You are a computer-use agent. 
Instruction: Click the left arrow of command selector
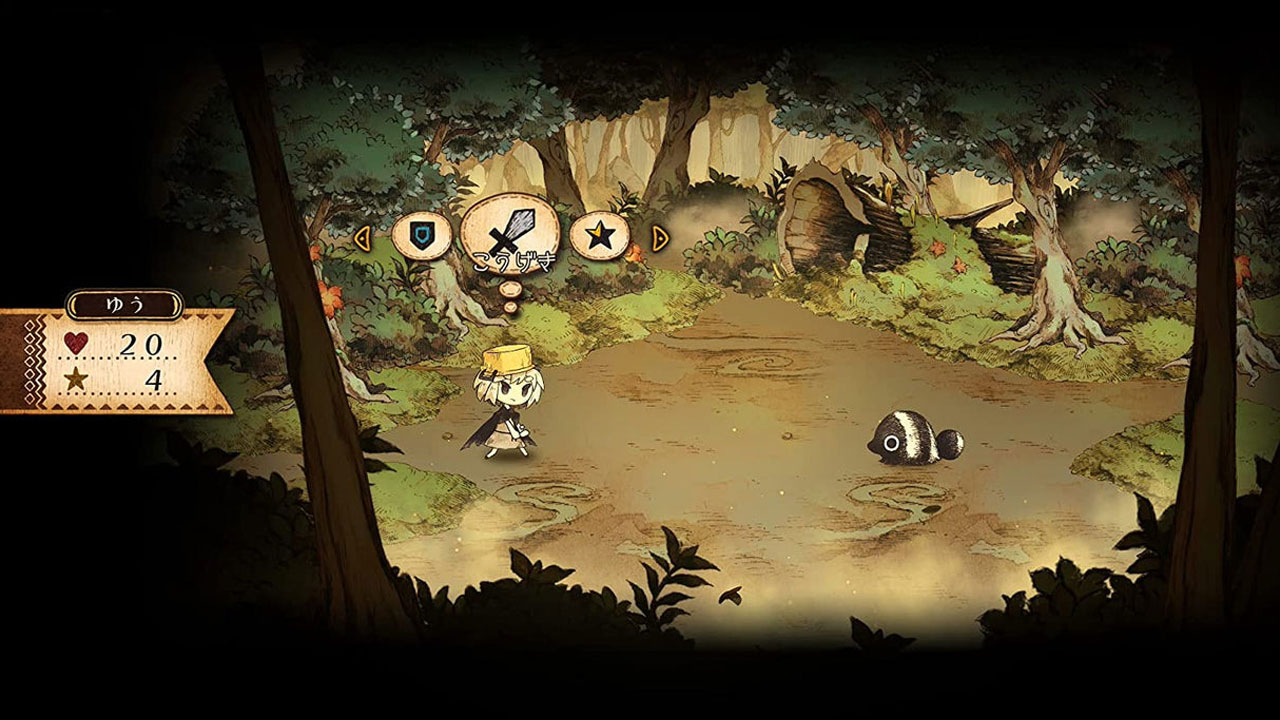(362, 238)
